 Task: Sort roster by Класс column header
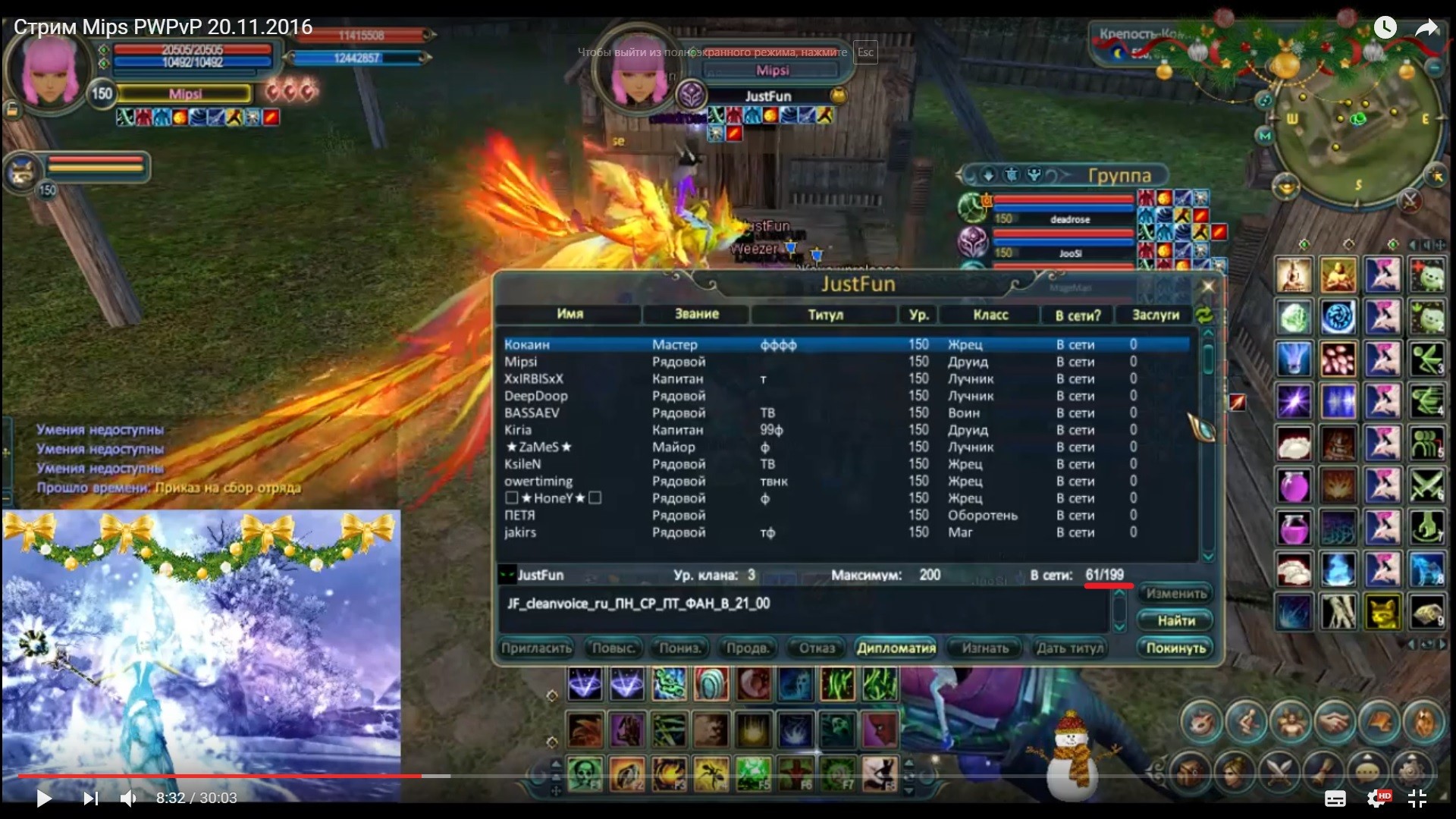point(990,315)
